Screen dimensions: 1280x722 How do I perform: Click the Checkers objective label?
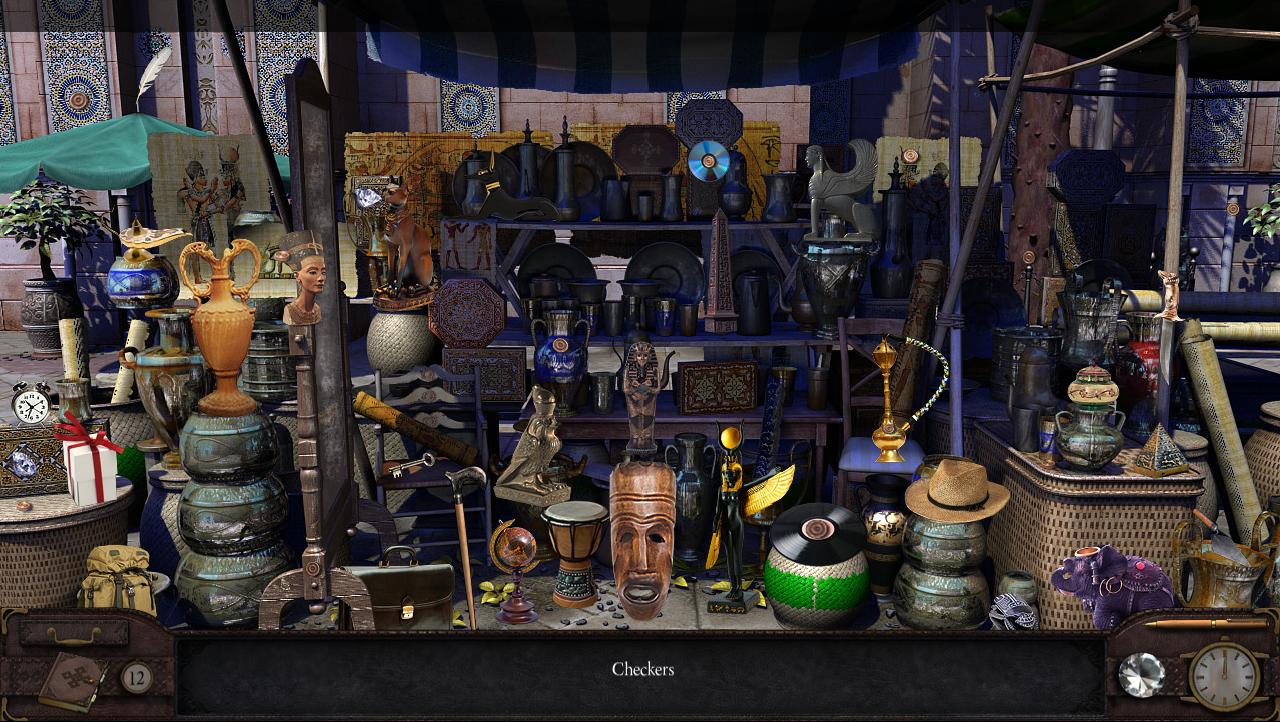(644, 669)
